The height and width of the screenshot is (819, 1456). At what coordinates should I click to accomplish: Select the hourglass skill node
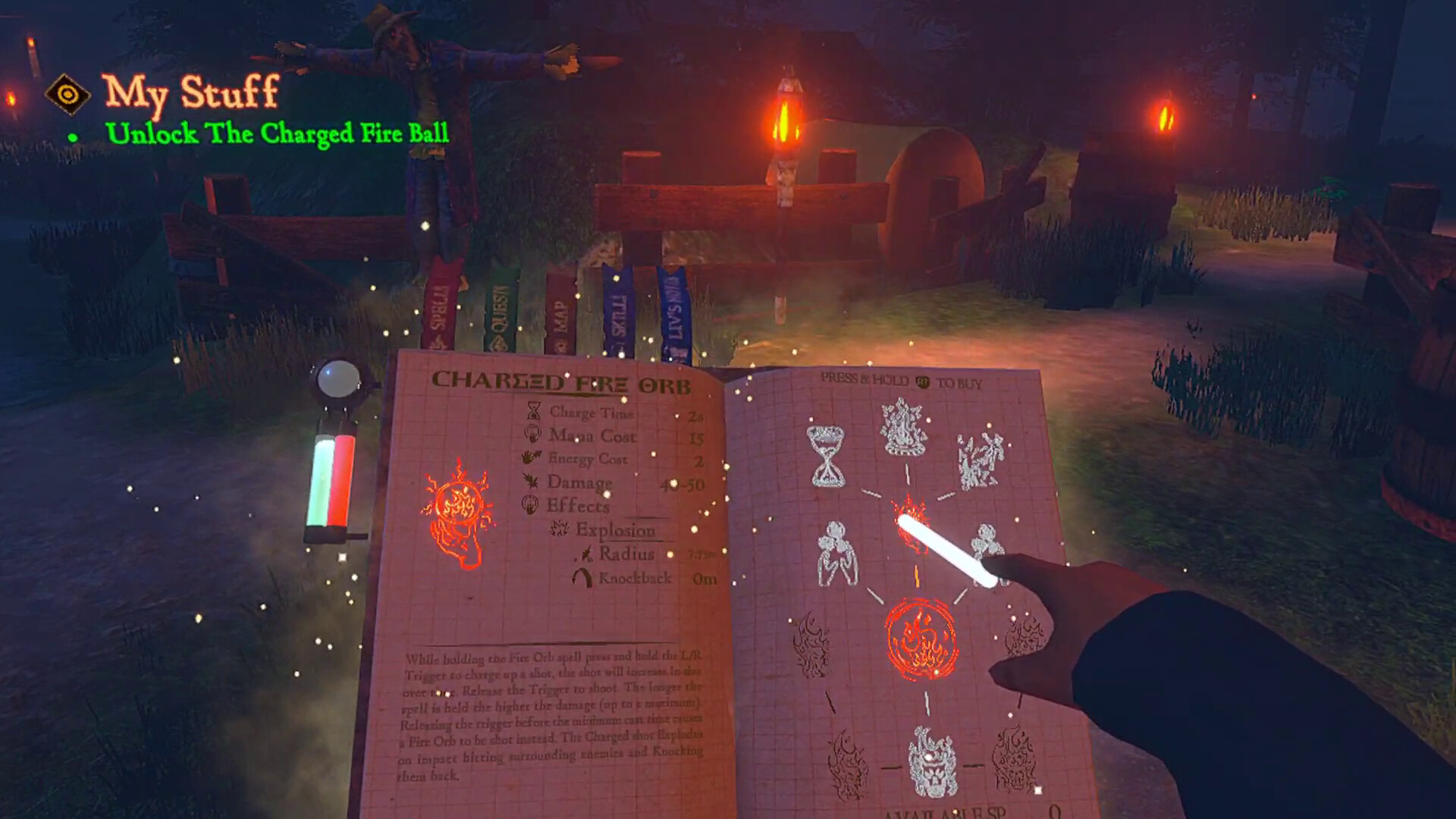point(827,455)
